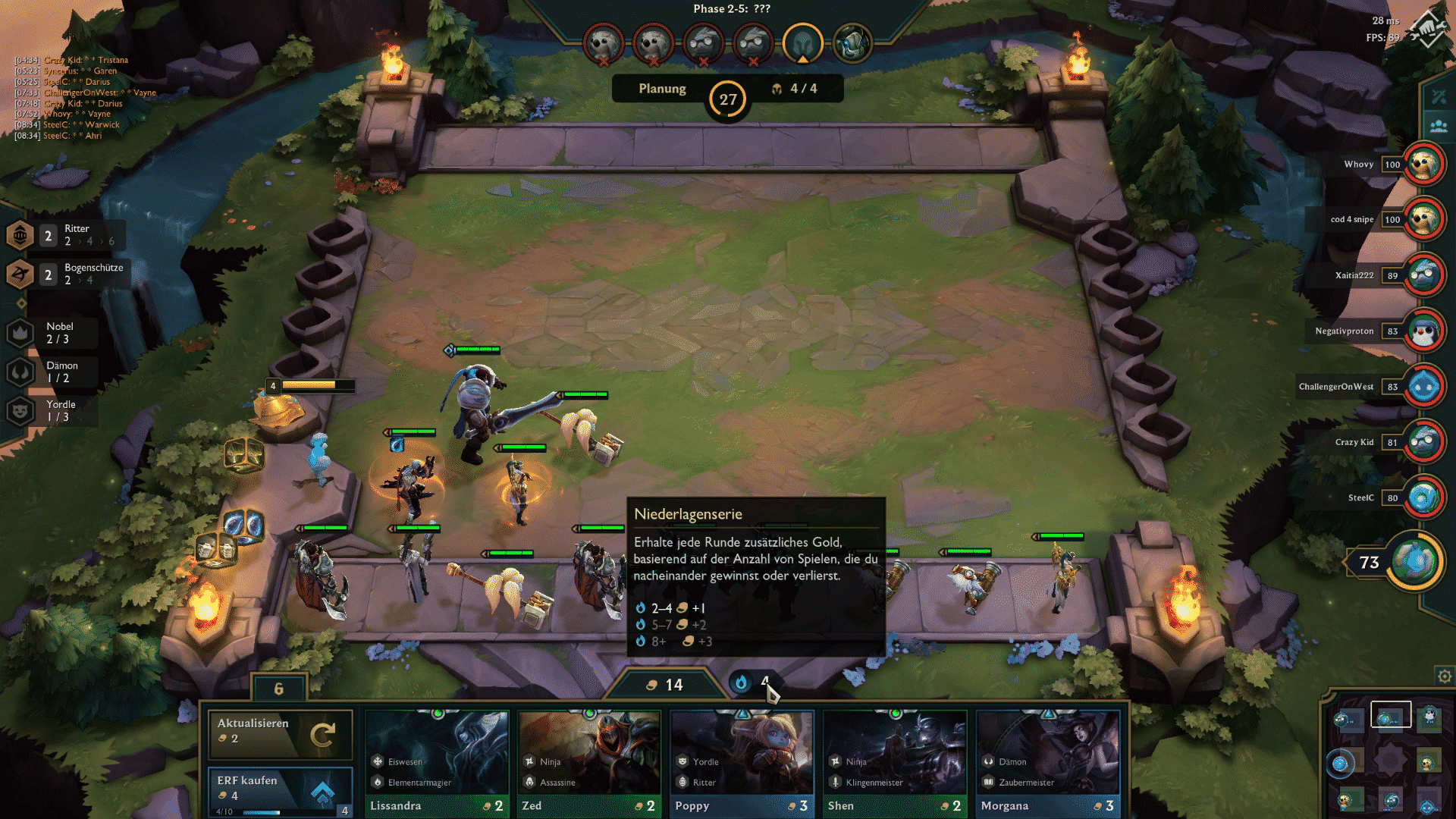Click the XP progress bar above the shop
1456x819 pixels.
click(258, 811)
